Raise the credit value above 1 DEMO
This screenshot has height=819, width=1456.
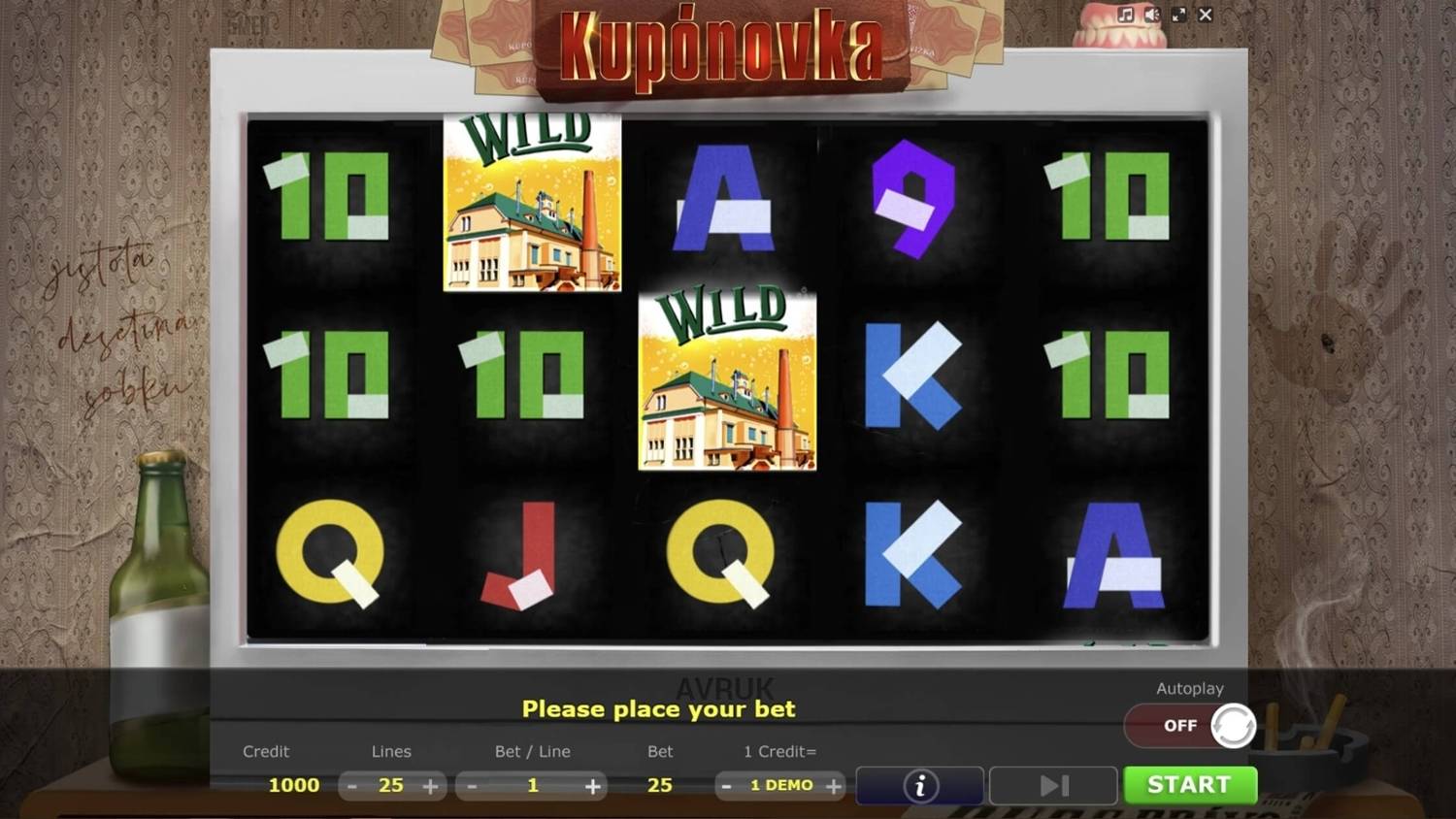pyautogui.click(x=833, y=786)
